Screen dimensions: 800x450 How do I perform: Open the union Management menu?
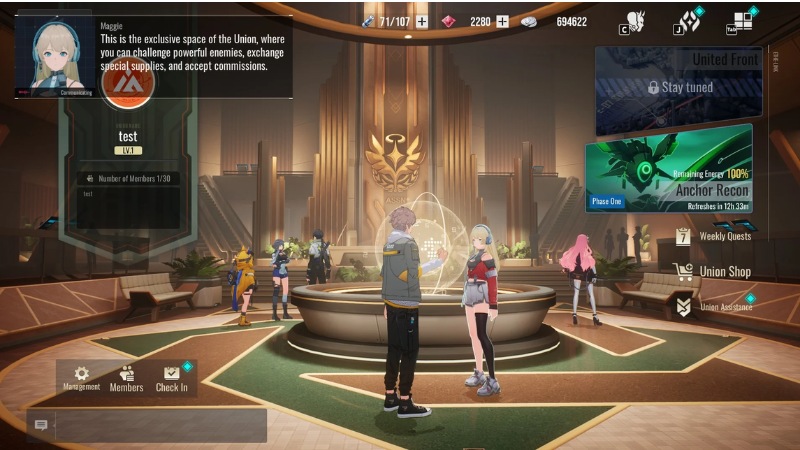pyautogui.click(x=81, y=377)
